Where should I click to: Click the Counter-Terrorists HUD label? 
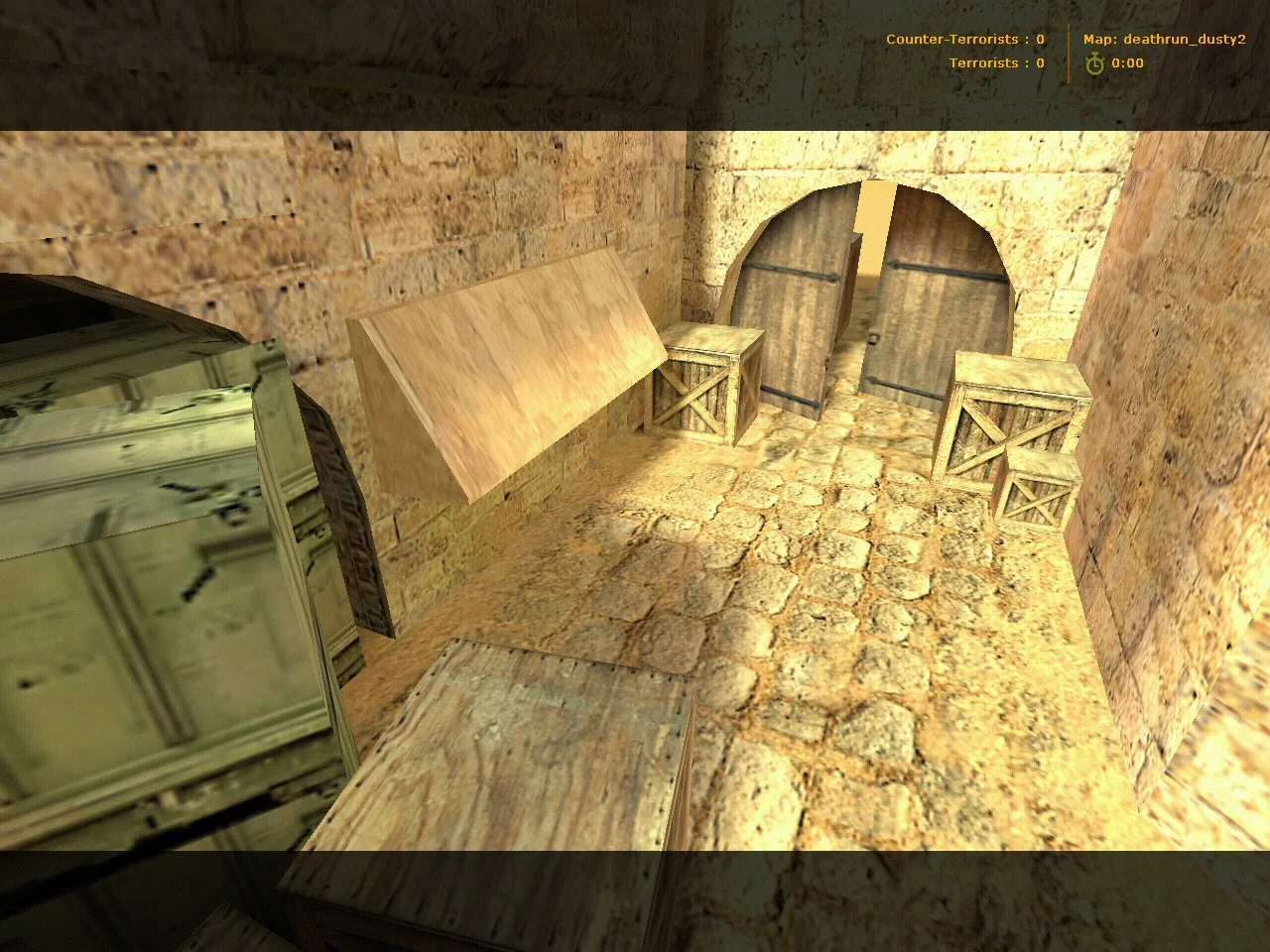click(955, 40)
